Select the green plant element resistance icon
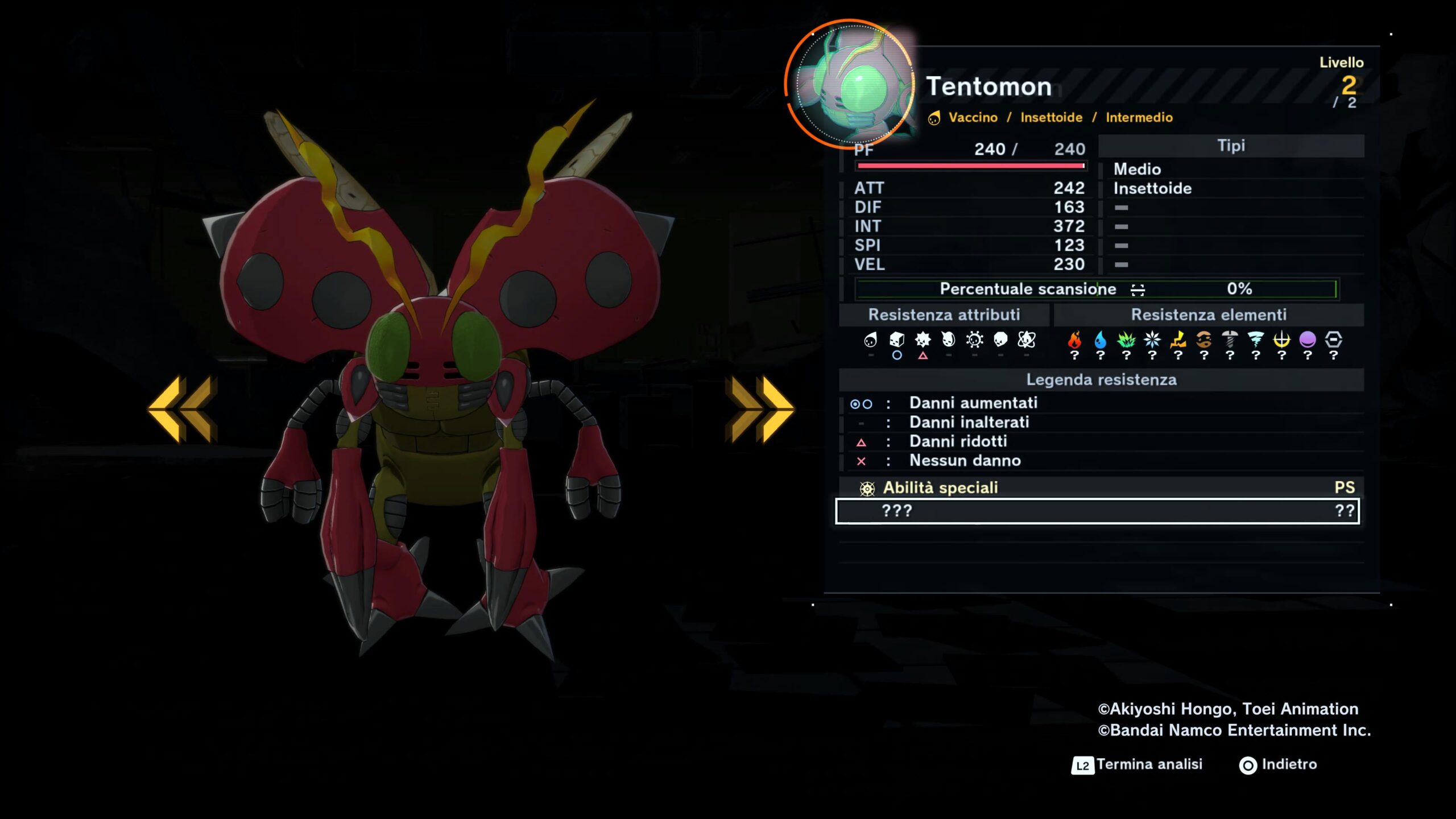The height and width of the screenshot is (819, 1456). click(x=1126, y=340)
